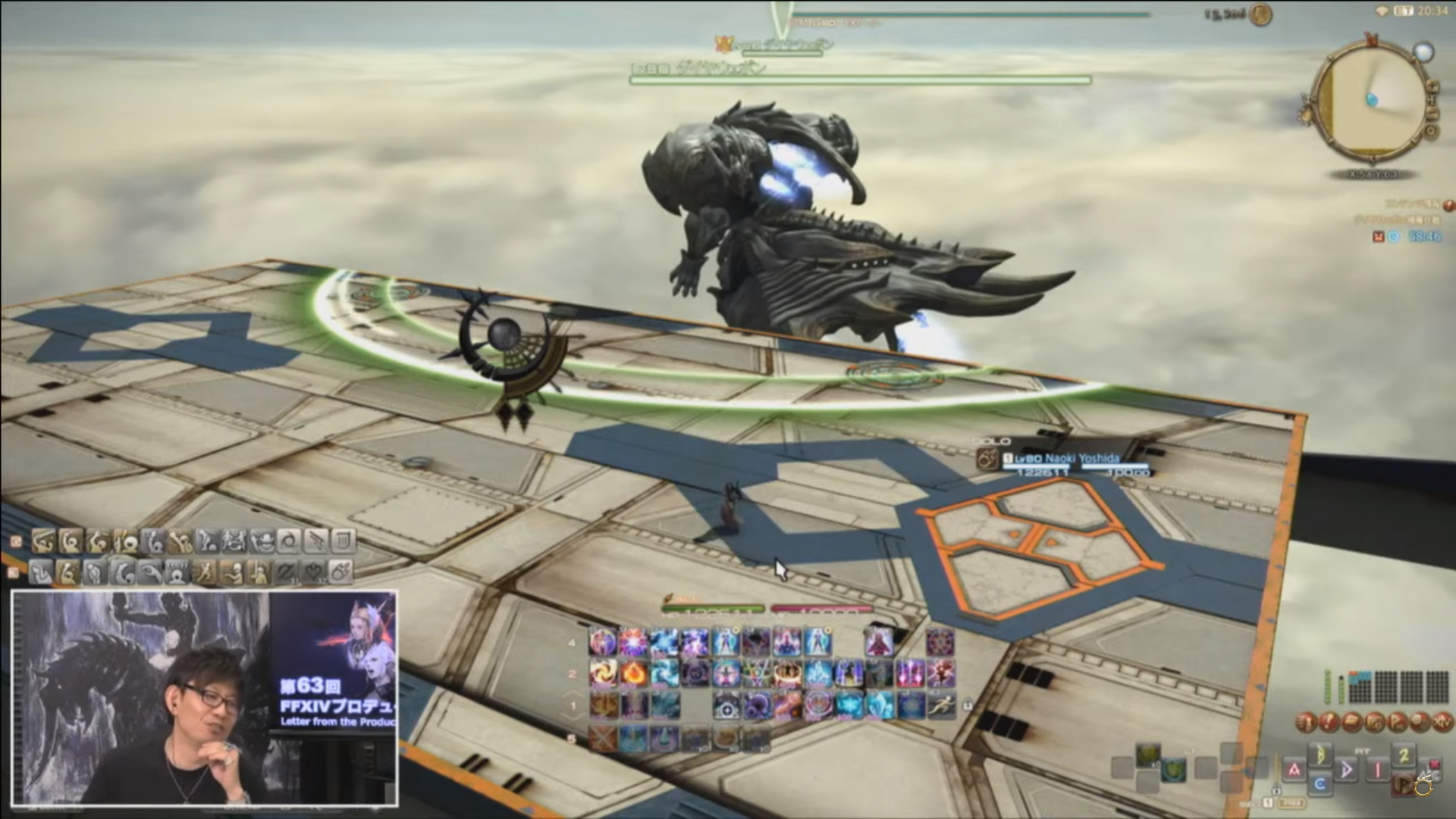Select the red letter A waymark
Image resolution: width=1456 pixels, height=819 pixels.
click(1294, 770)
